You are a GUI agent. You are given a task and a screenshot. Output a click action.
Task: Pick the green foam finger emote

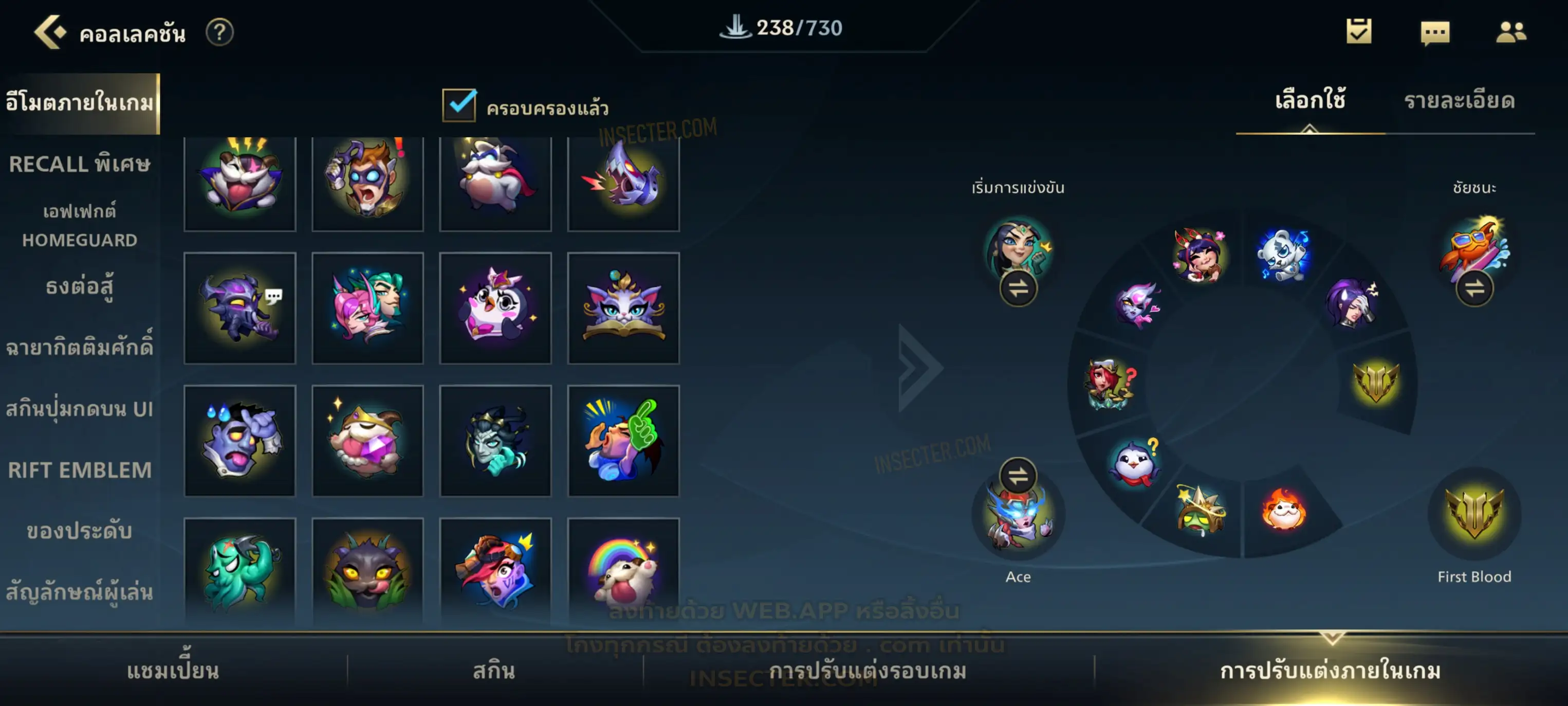623,440
